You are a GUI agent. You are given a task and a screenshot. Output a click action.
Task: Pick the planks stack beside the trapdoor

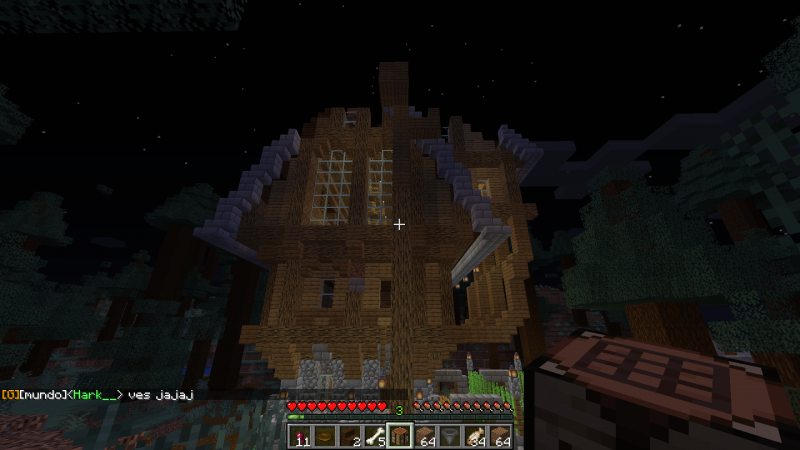[x=425, y=436]
